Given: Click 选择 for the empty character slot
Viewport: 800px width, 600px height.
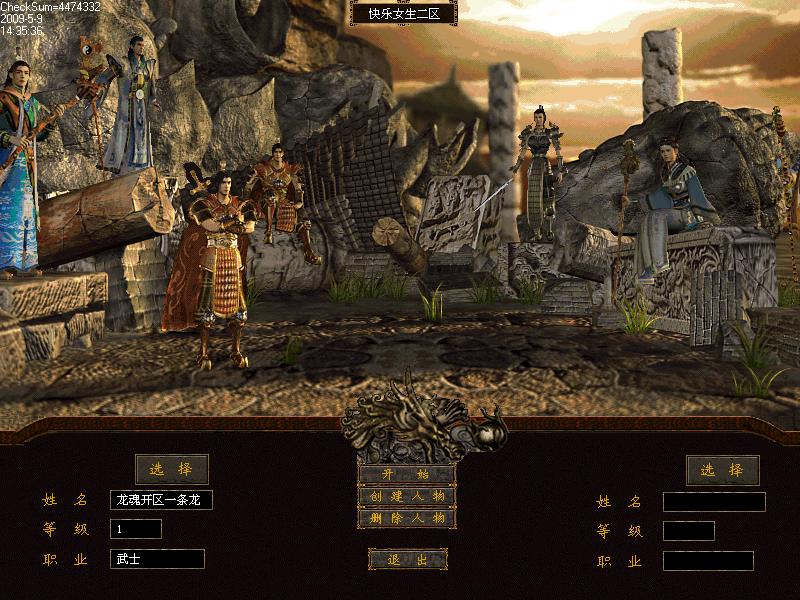Looking at the screenshot, I should click(x=722, y=470).
